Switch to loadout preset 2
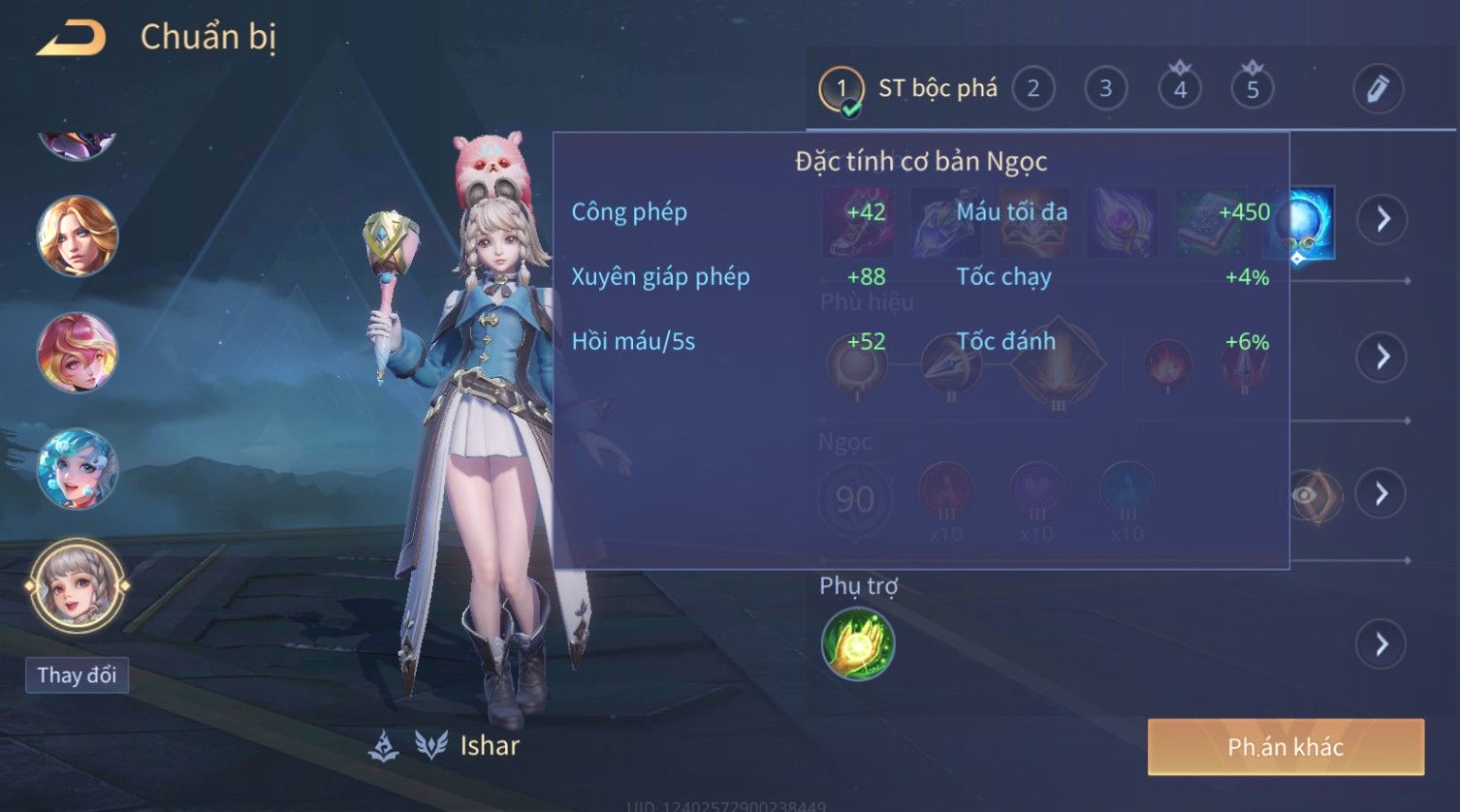The width and height of the screenshot is (1460, 812). [1033, 89]
